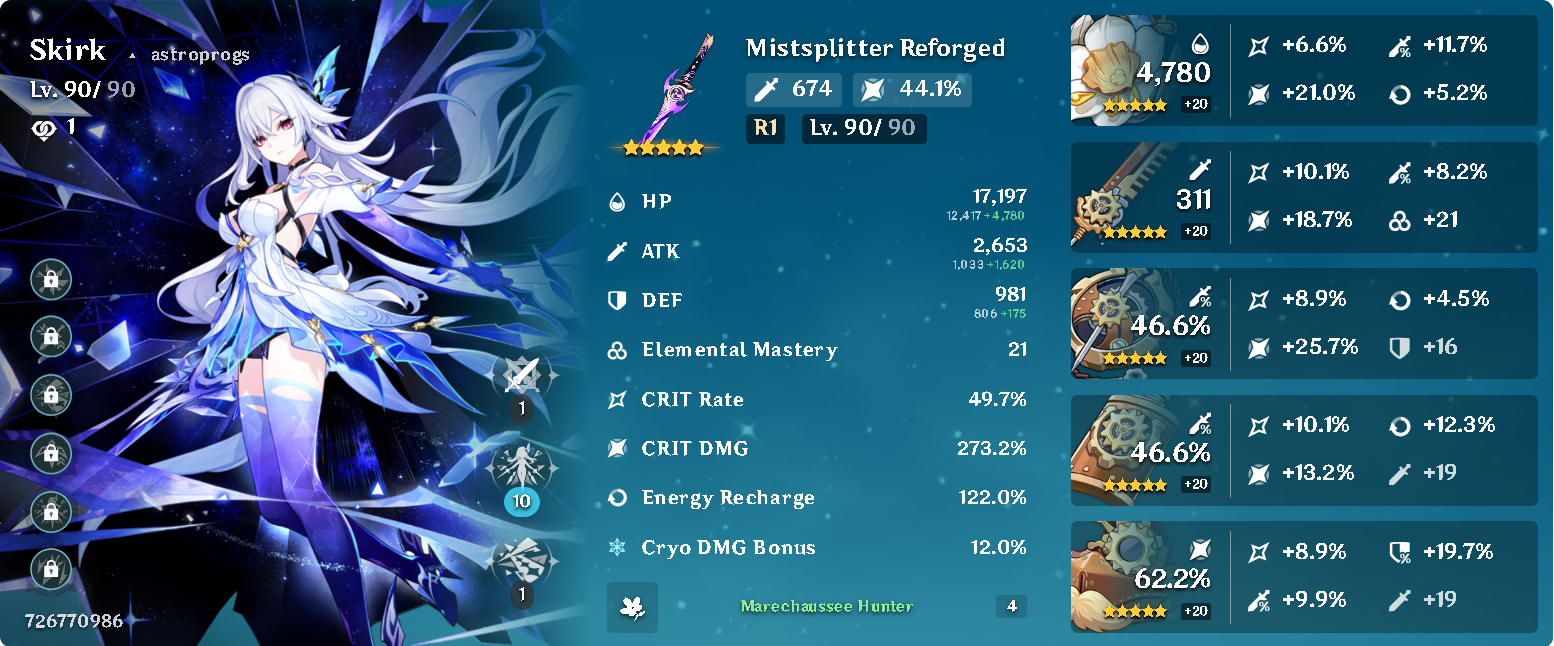1554x646 pixels.
Task: Select the feather artifact with 311 ATK
Action: [x=1120, y=196]
